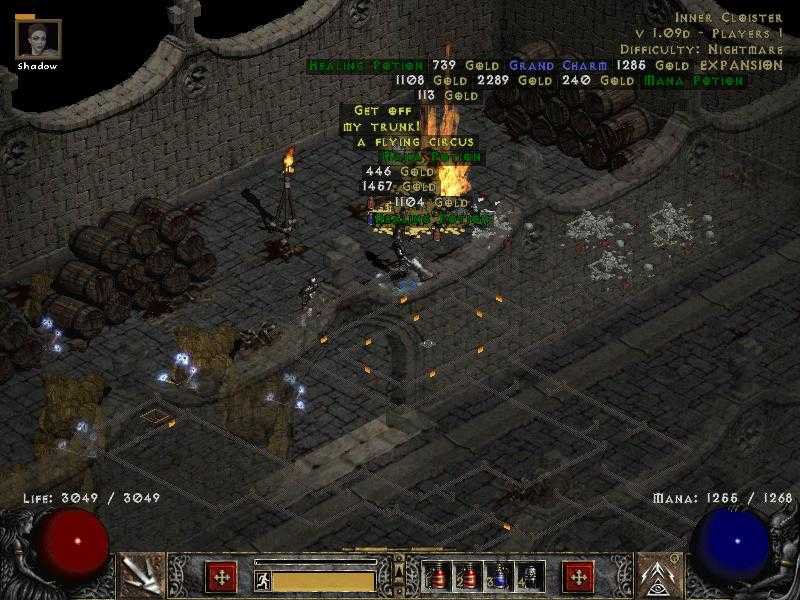
Task: Grab the 1285 Gold label
Action: pos(642,66)
